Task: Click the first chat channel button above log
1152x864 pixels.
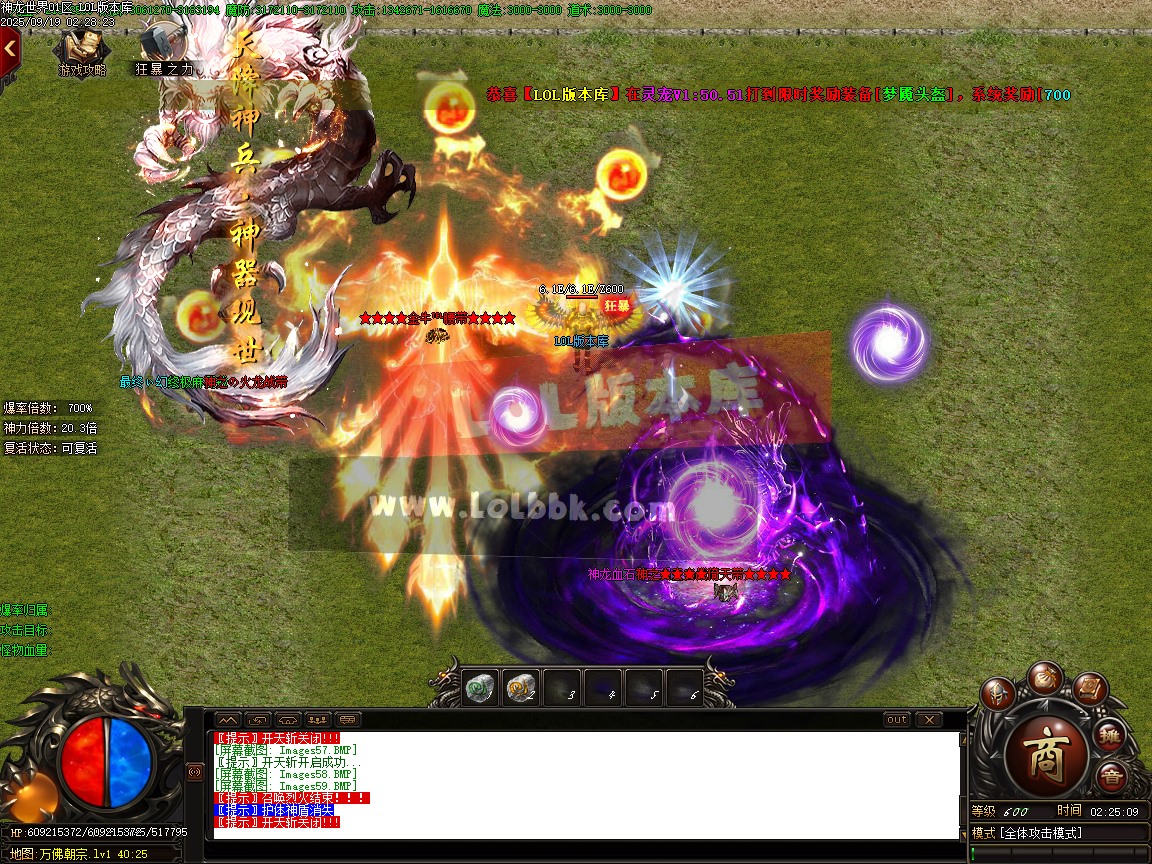Action: click(x=228, y=719)
